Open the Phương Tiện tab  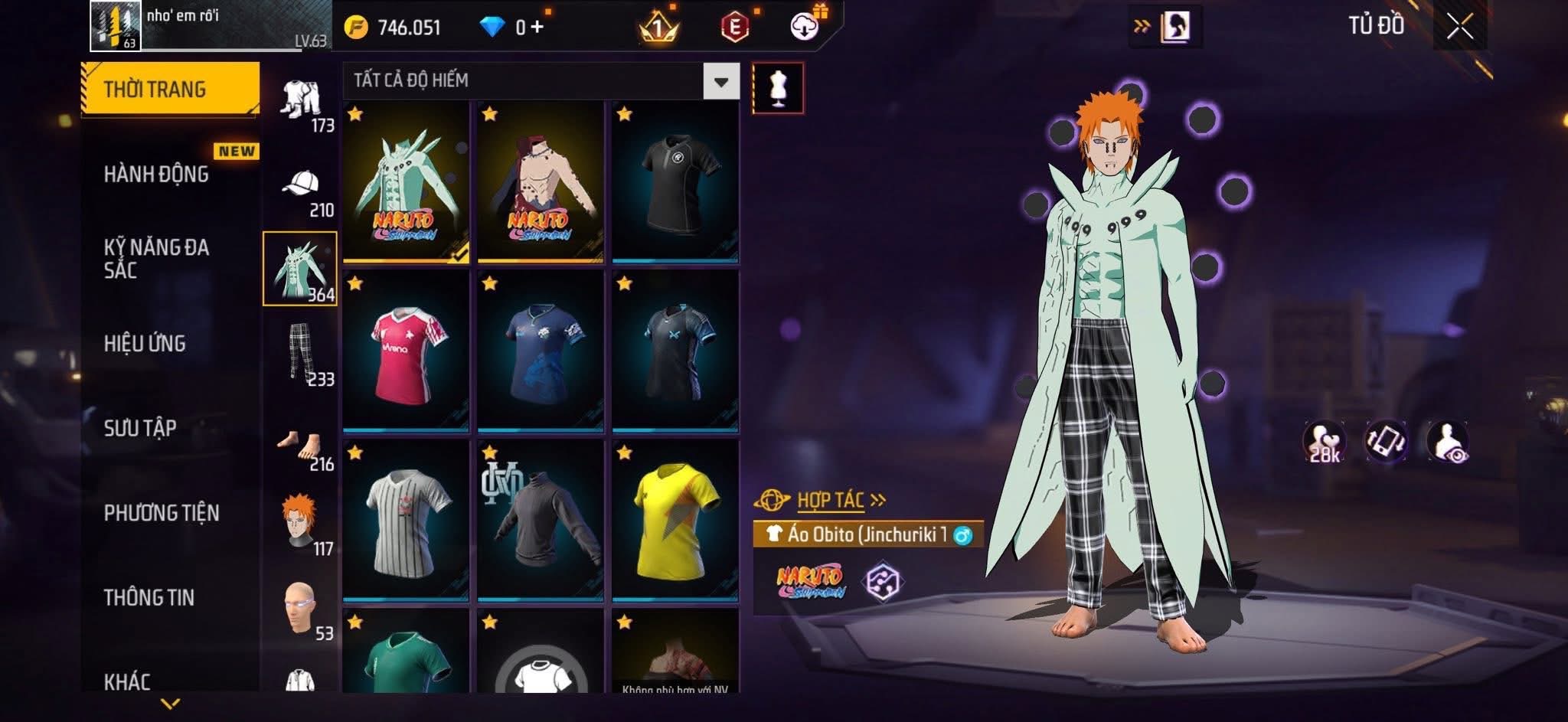tap(162, 512)
